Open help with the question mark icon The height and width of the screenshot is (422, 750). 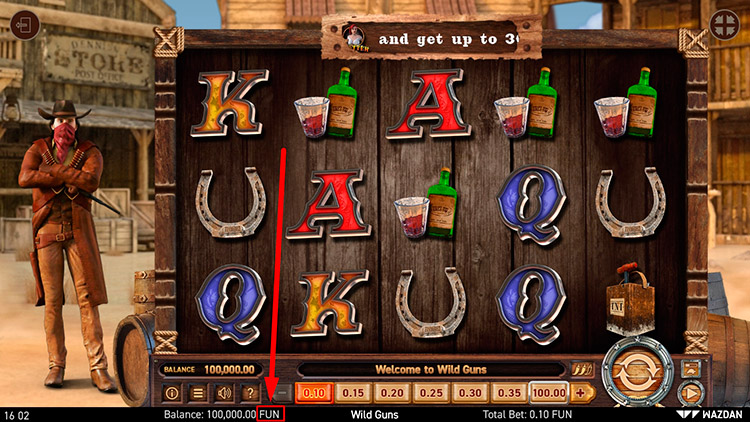click(x=250, y=393)
